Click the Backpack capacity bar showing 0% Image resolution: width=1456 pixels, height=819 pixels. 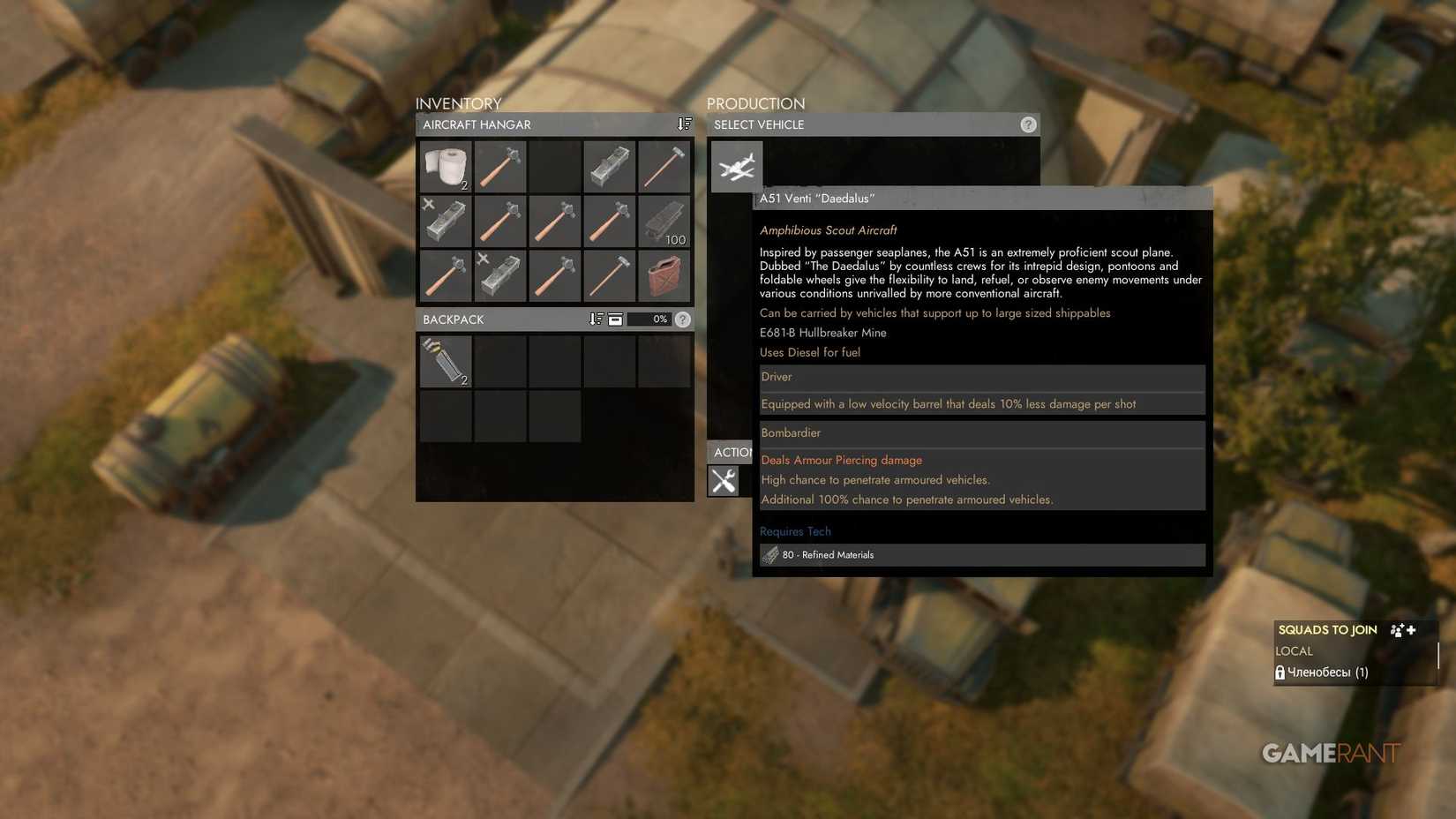[655, 319]
